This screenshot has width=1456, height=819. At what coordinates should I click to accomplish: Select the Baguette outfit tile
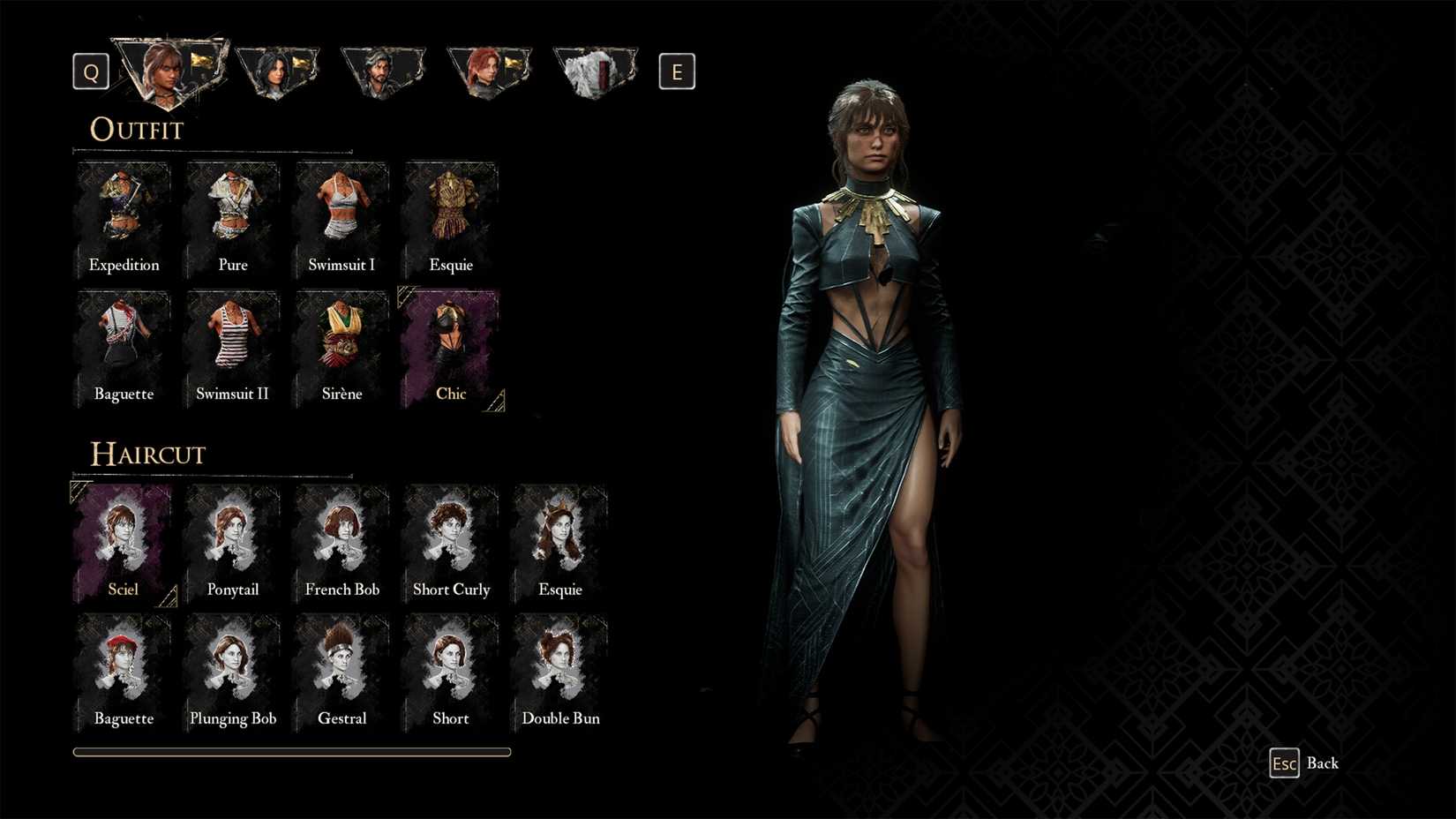(x=124, y=349)
